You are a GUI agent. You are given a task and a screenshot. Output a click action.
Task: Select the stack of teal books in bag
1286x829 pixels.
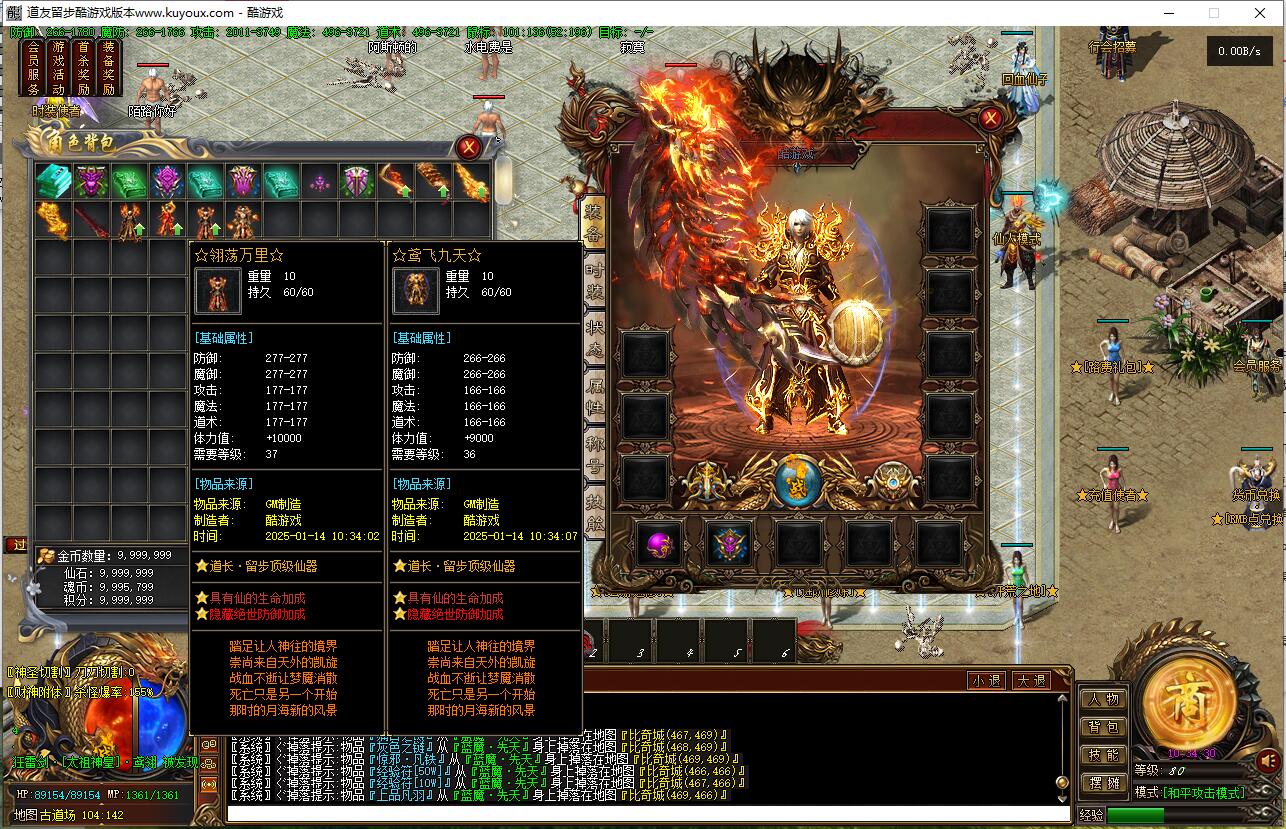(53, 182)
